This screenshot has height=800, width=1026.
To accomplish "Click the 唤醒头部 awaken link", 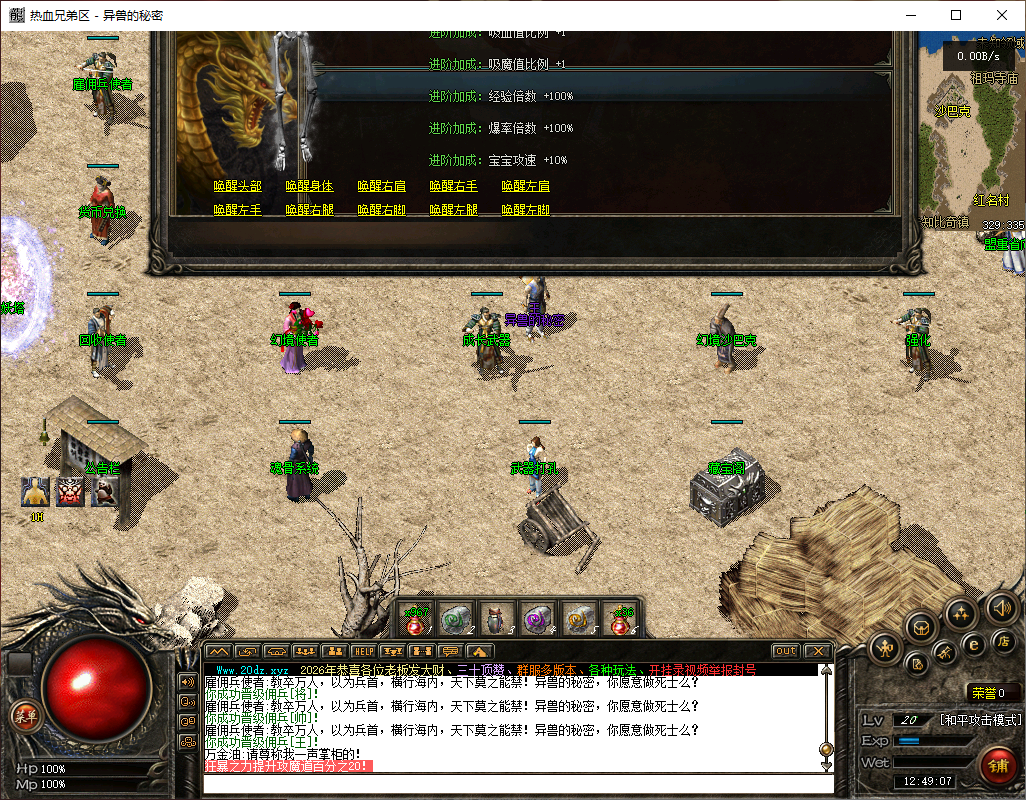I will (237, 186).
